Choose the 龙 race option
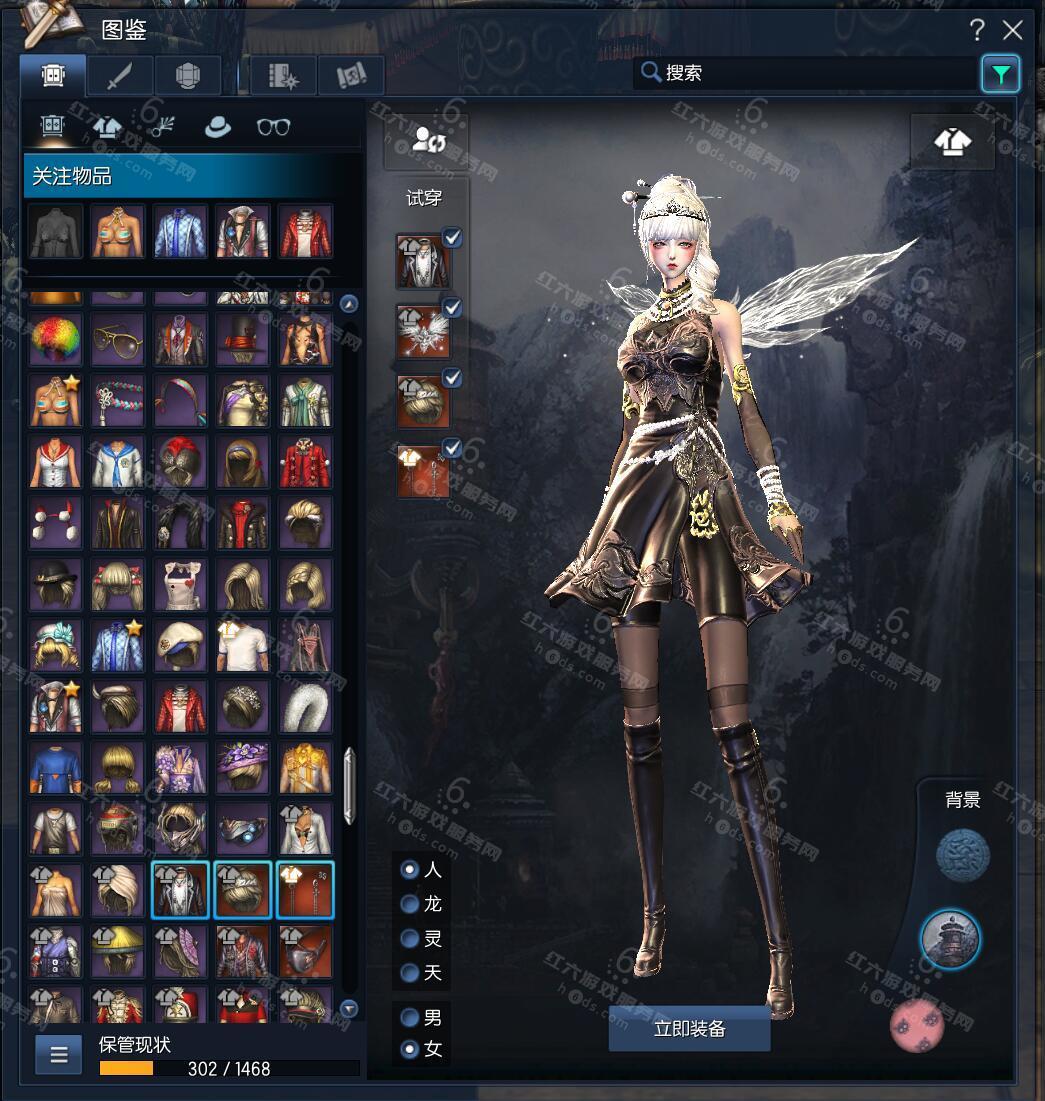The image size is (1045, 1101). [x=410, y=904]
